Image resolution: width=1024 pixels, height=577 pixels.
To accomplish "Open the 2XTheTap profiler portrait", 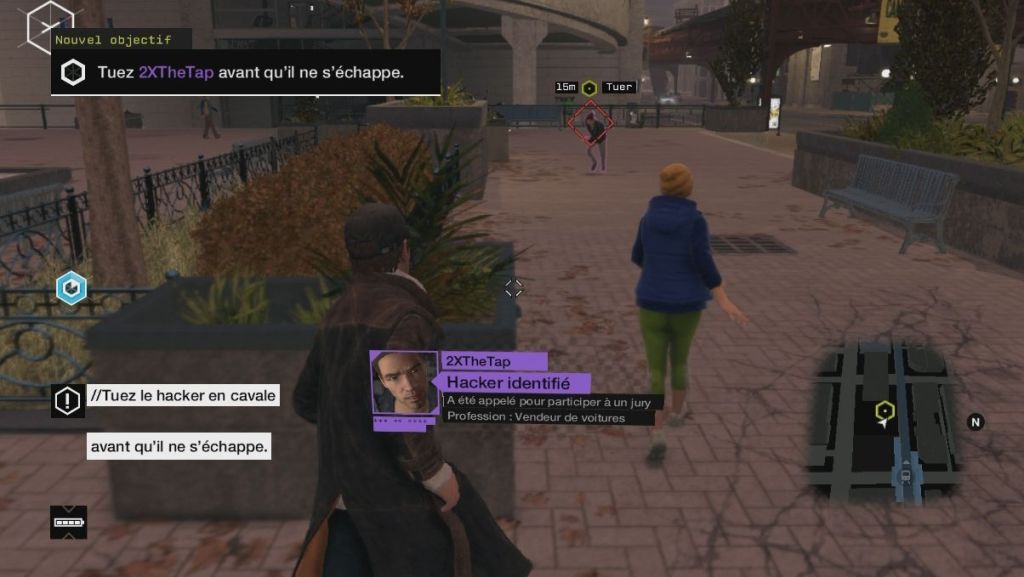I will pos(404,384).
